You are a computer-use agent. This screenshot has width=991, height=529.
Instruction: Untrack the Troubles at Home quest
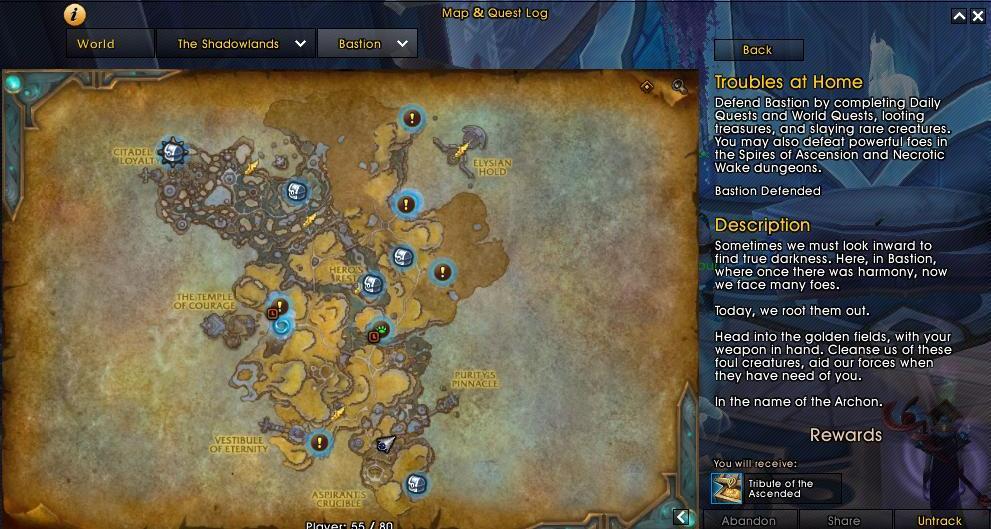(x=939, y=520)
